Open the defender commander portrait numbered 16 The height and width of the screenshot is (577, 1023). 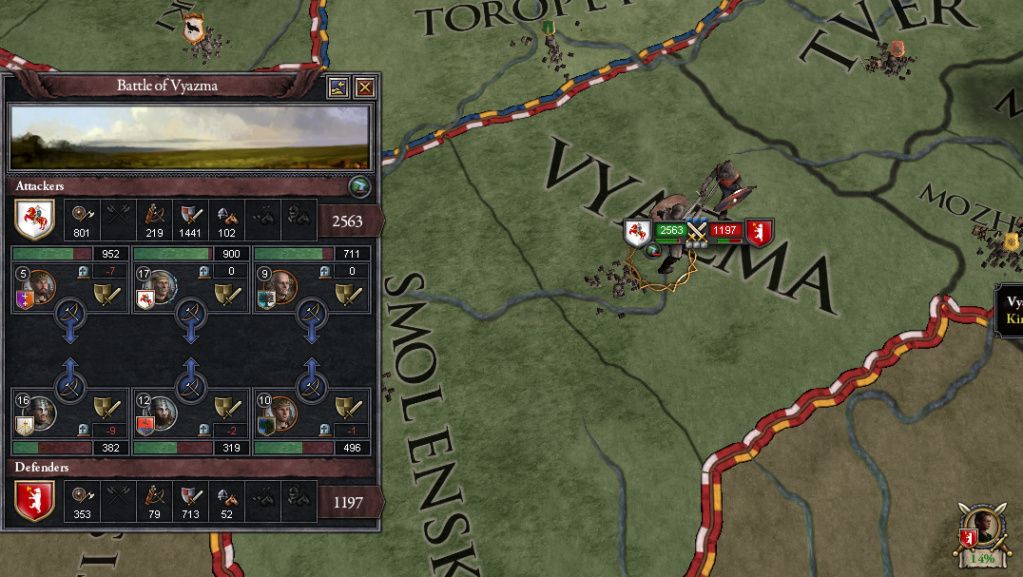tap(41, 413)
